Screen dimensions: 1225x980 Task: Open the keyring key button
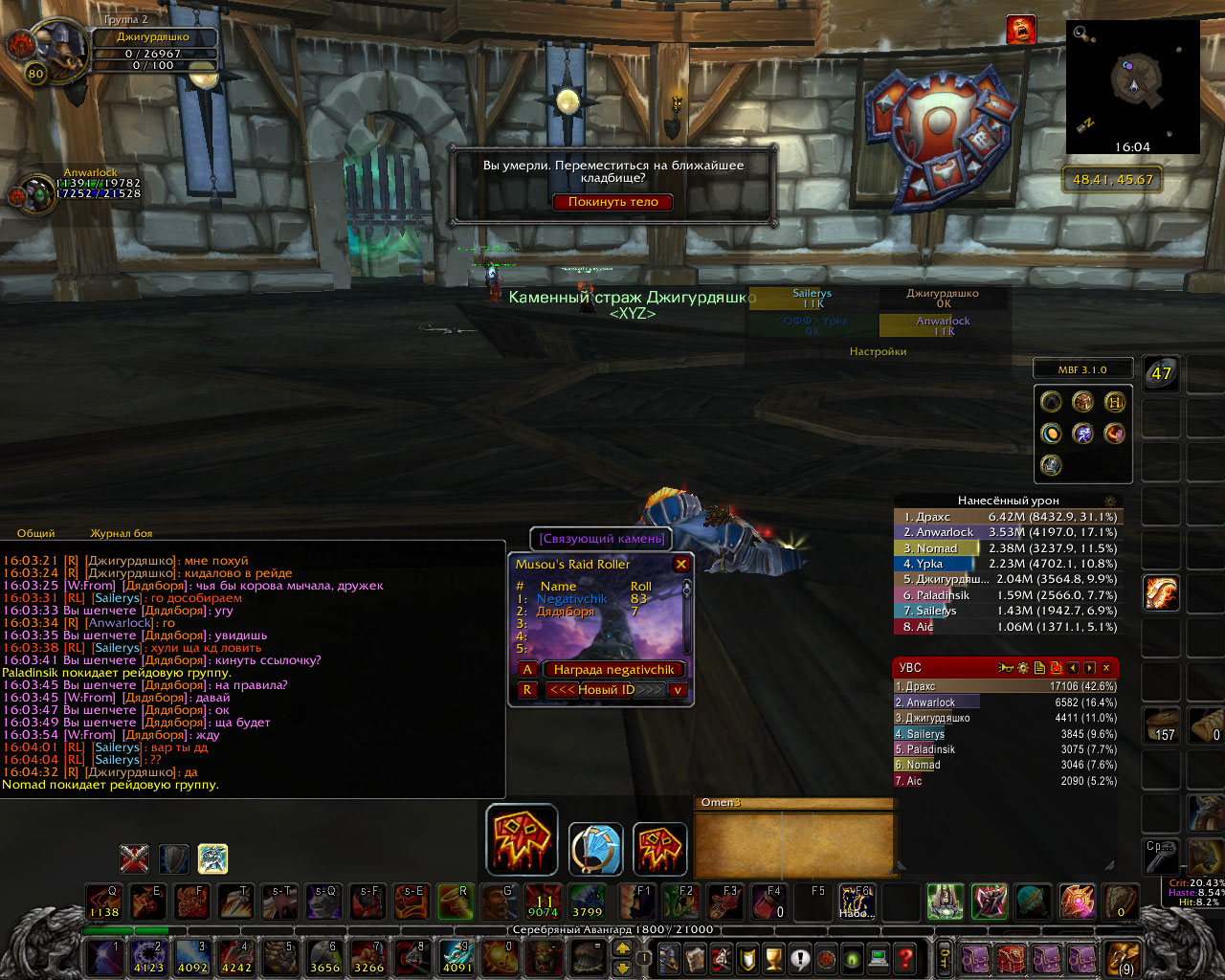[x=945, y=957]
